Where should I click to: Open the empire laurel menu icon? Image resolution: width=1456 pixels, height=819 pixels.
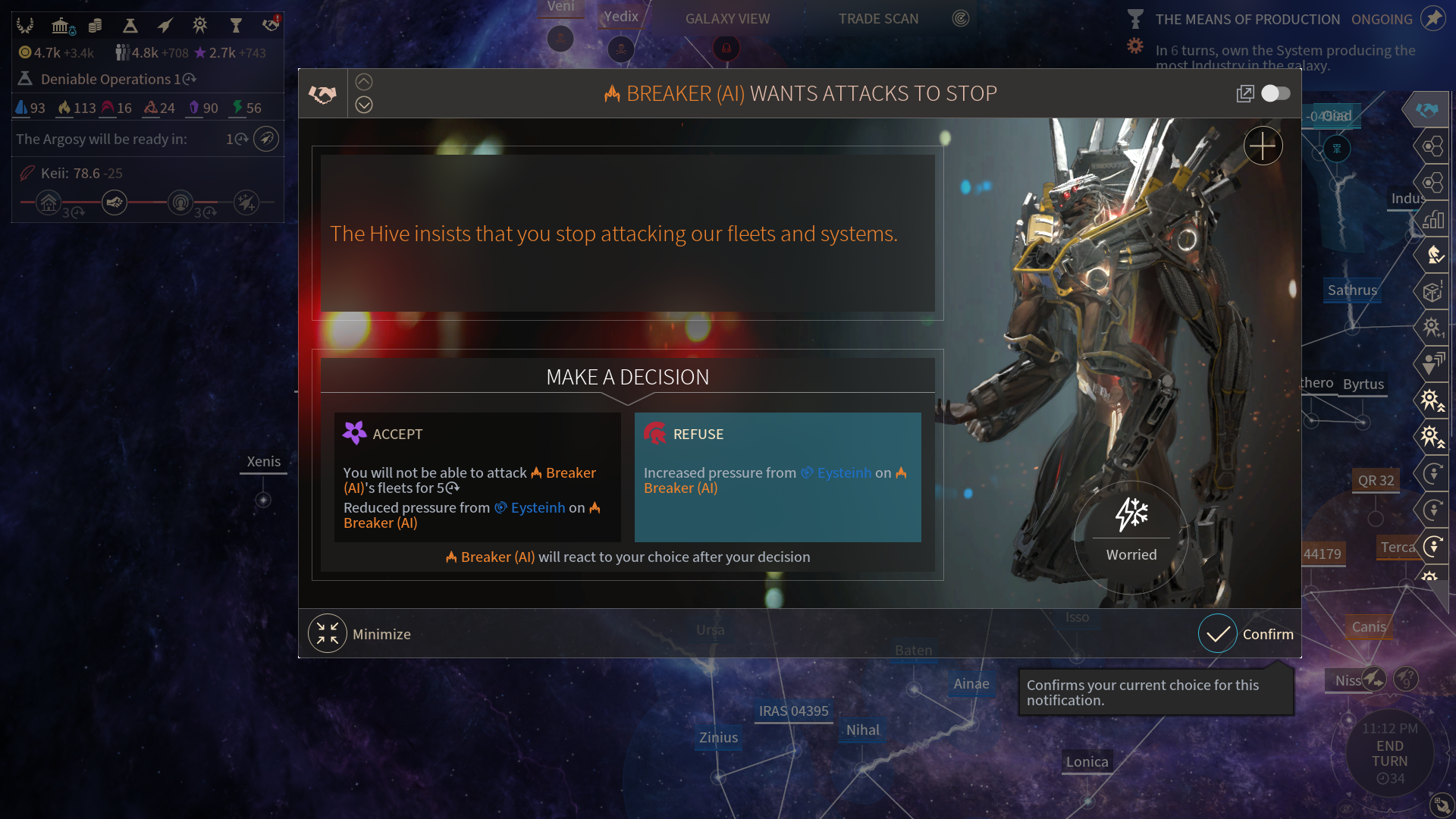(x=25, y=26)
